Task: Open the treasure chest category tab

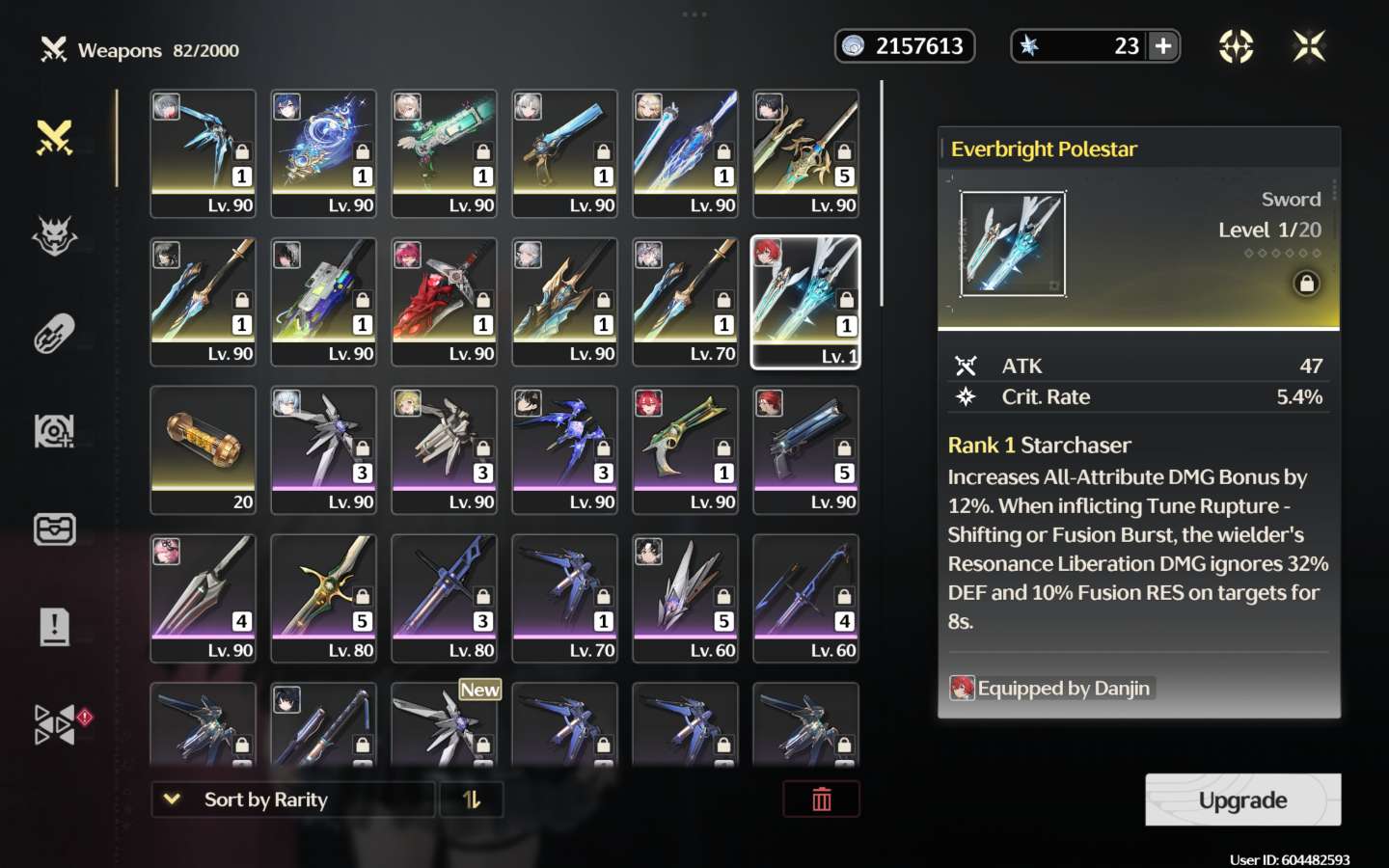Action: click(x=55, y=529)
